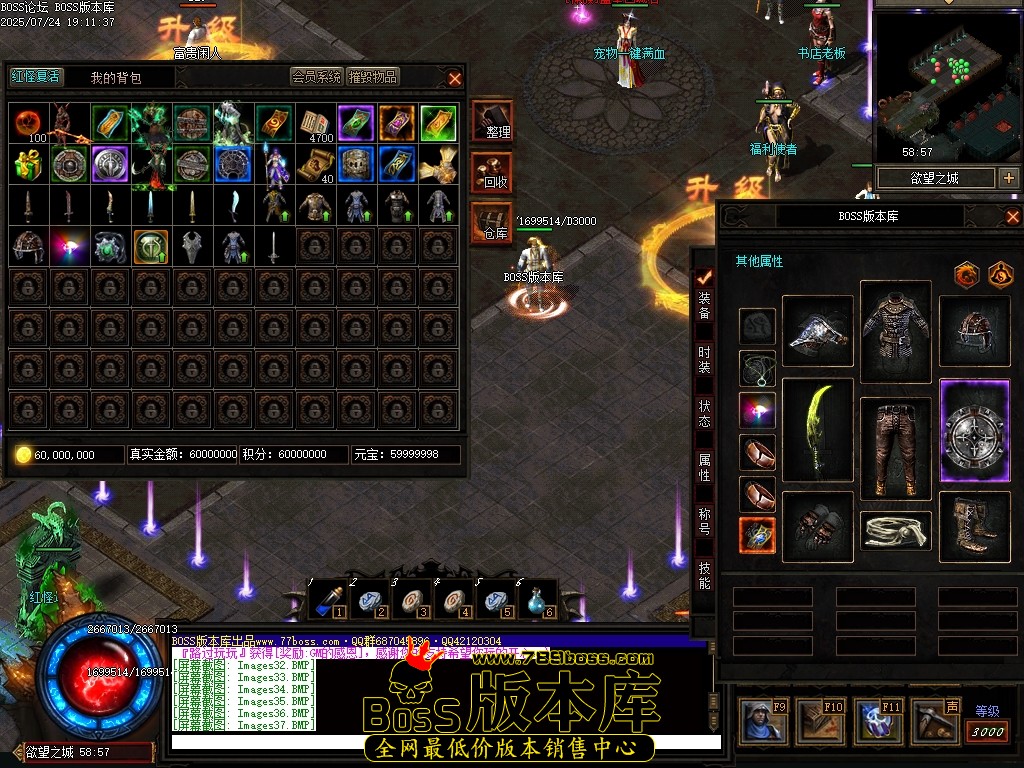Click the 摧毁物品 destroy items button

tap(373, 77)
